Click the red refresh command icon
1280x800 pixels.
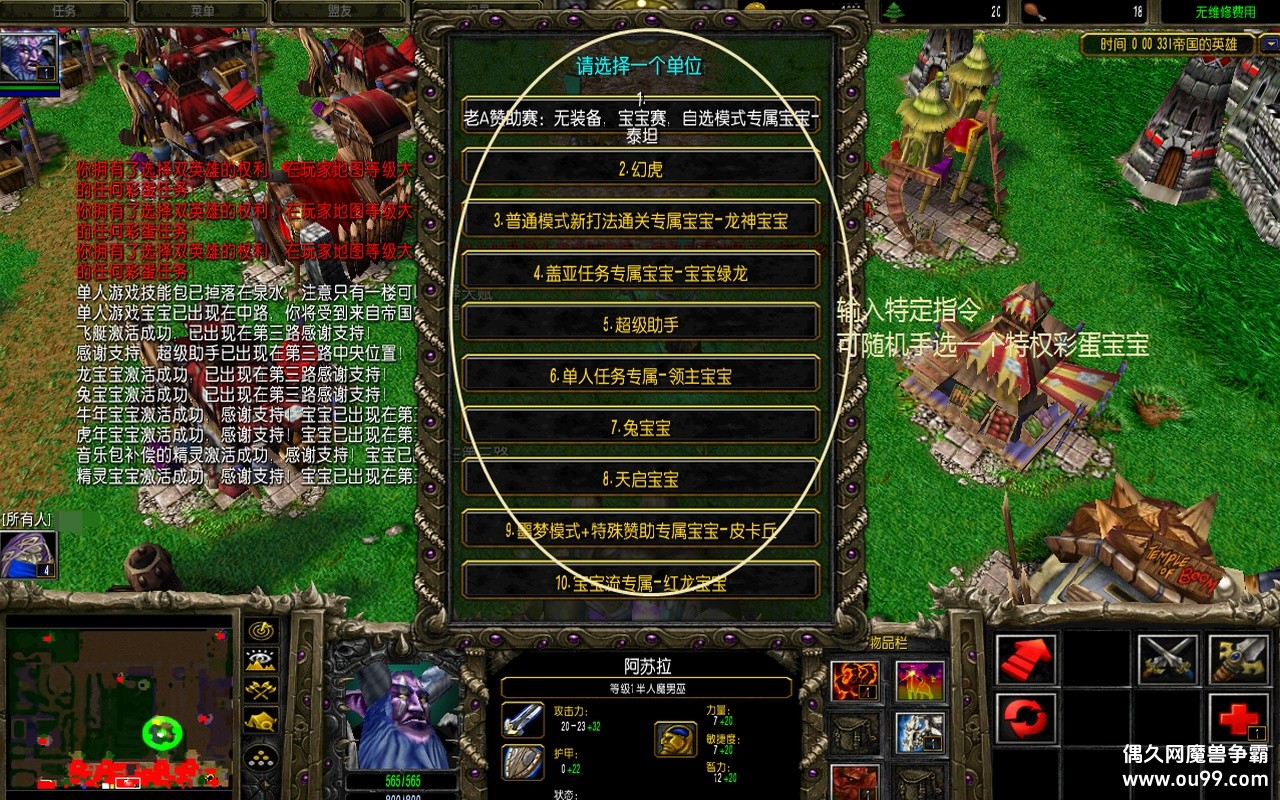click(1024, 718)
